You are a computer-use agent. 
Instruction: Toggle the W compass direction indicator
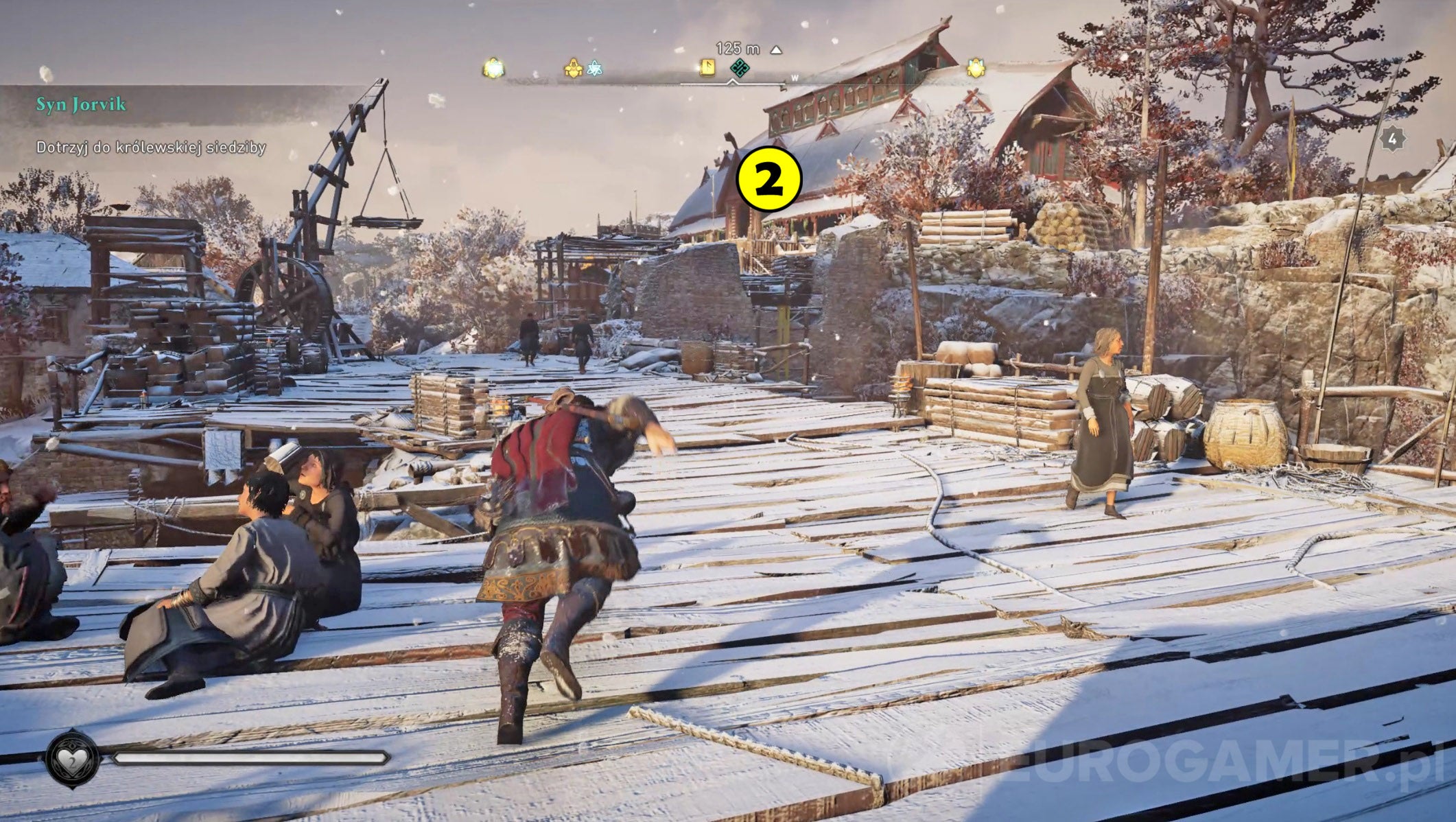[794, 78]
